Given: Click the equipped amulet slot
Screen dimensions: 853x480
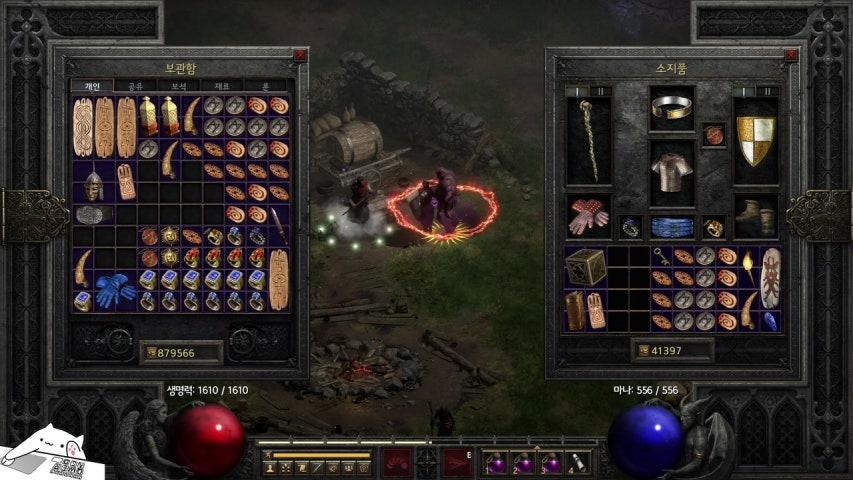Looking at the screenshot, I should [x=714, y=134].
